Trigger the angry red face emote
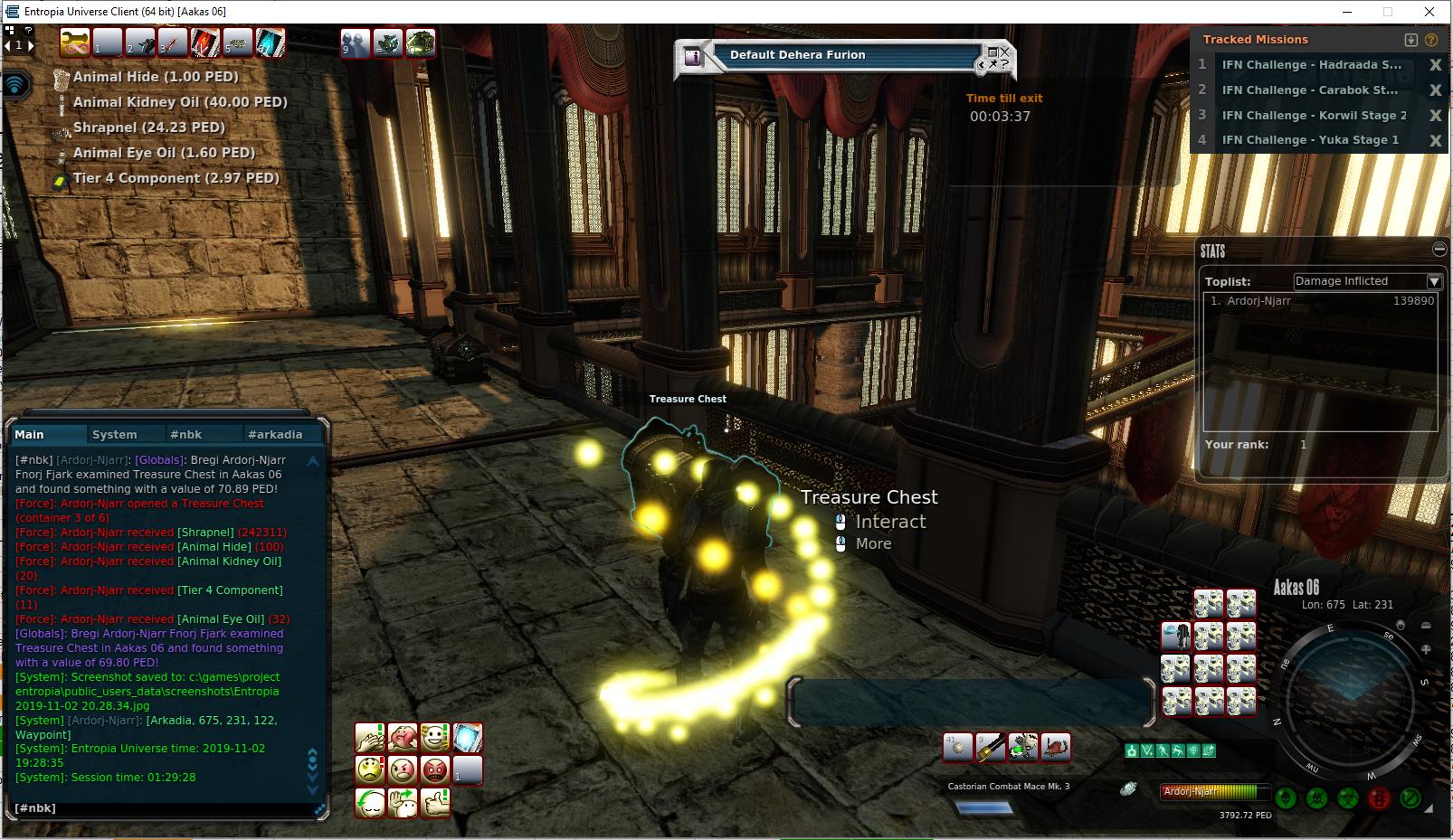1453x840 pixels. coord(434,770)
